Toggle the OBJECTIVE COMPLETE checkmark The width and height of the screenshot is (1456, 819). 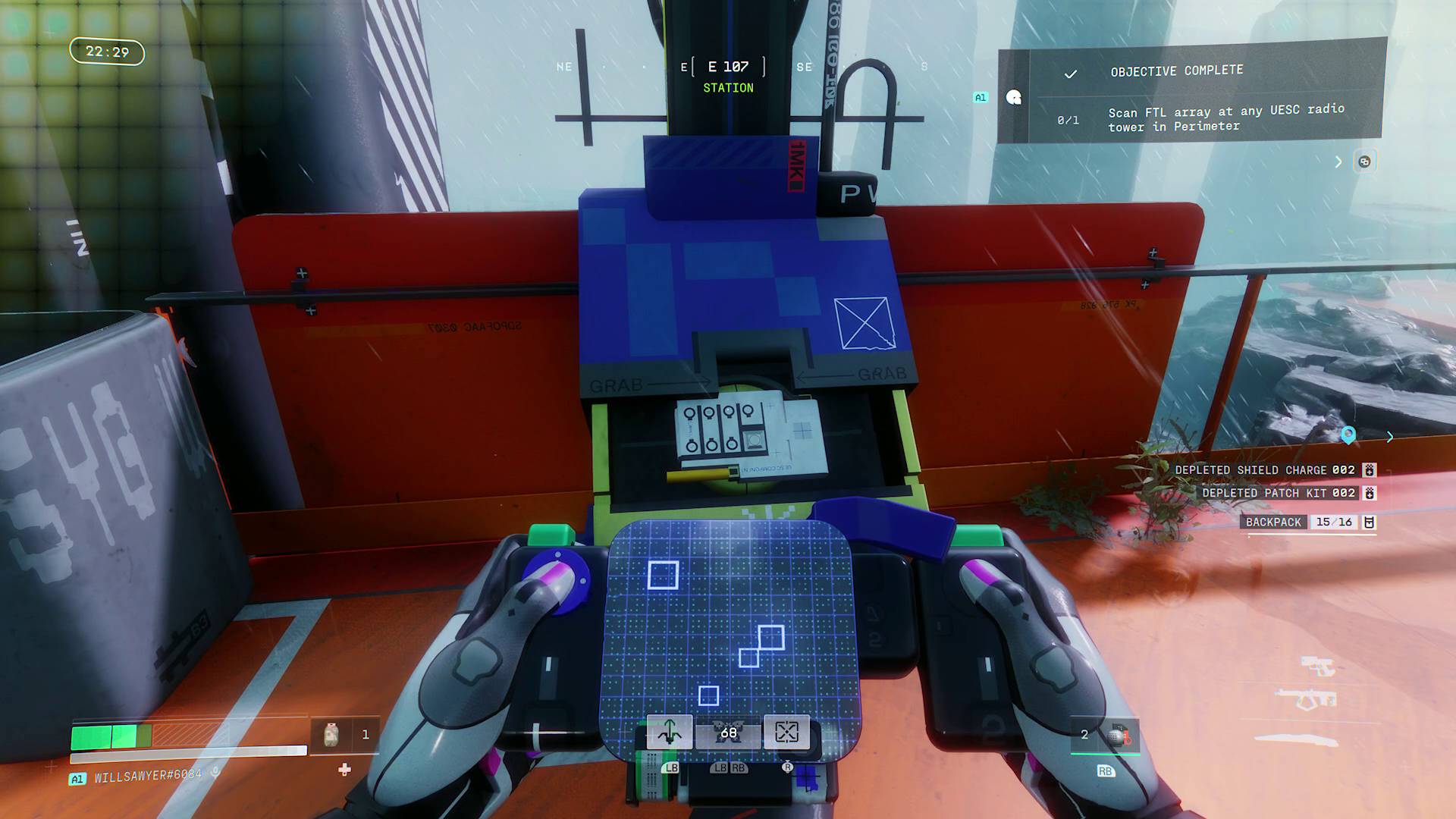[1070, 75]
